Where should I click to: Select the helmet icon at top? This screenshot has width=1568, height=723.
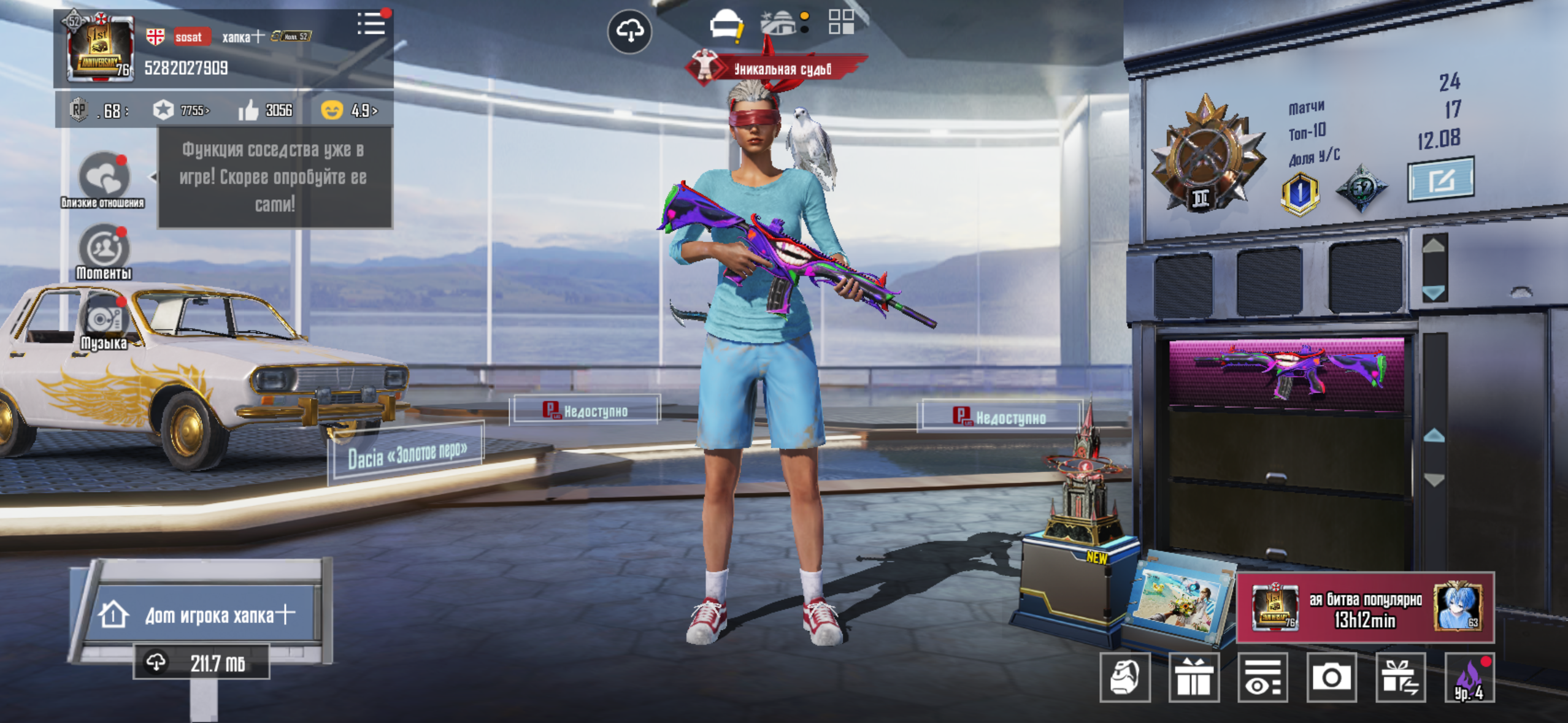[726, 25]
